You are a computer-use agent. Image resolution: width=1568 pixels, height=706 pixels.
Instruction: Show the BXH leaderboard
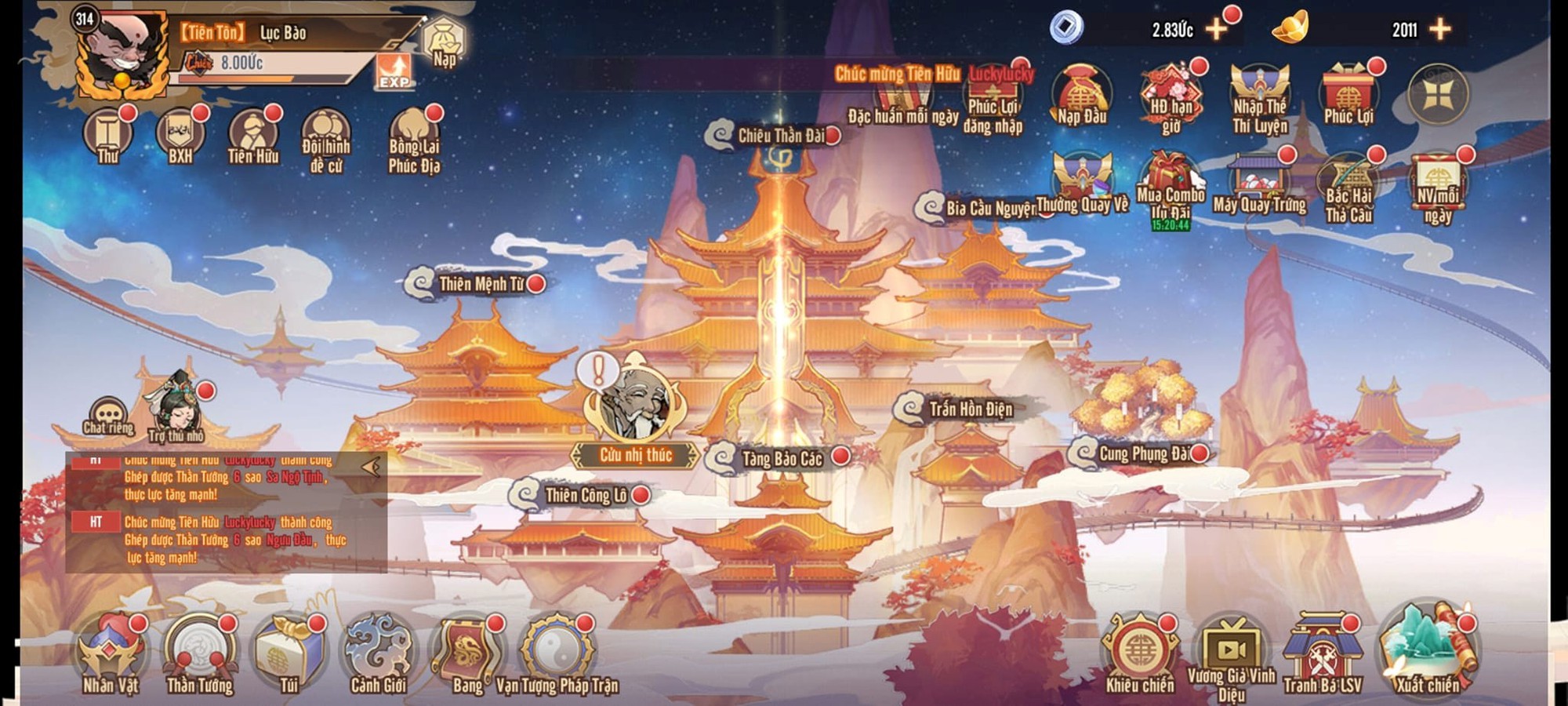180,135
